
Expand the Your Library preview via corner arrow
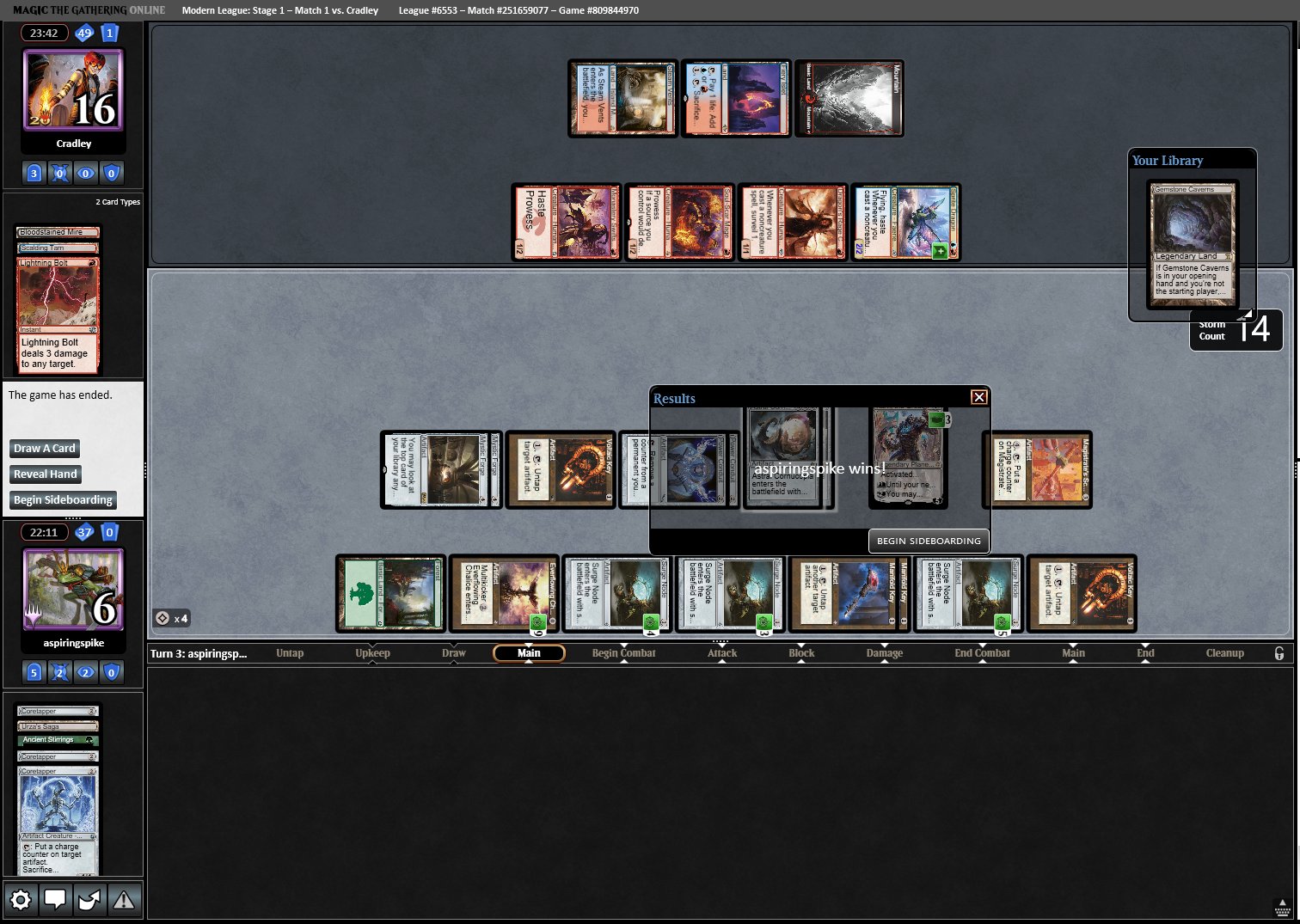click(x=1248, y=315)
